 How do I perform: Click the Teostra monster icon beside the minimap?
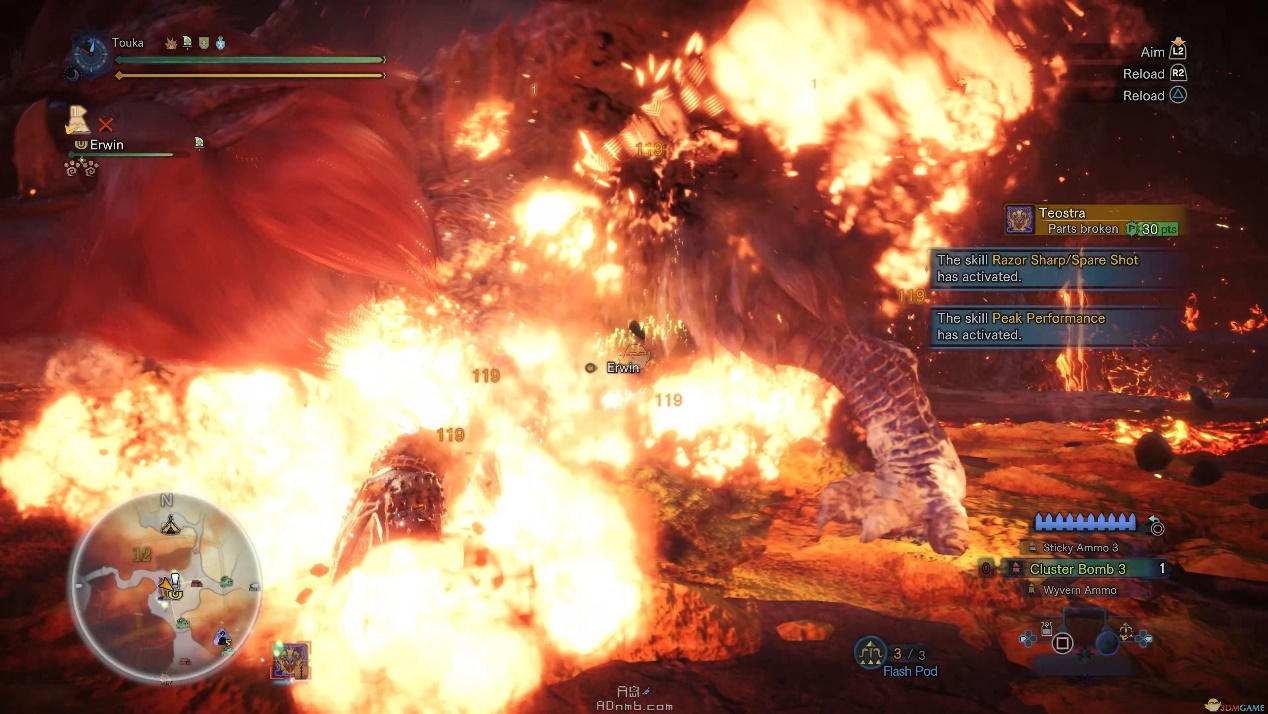tap(291, 661)
